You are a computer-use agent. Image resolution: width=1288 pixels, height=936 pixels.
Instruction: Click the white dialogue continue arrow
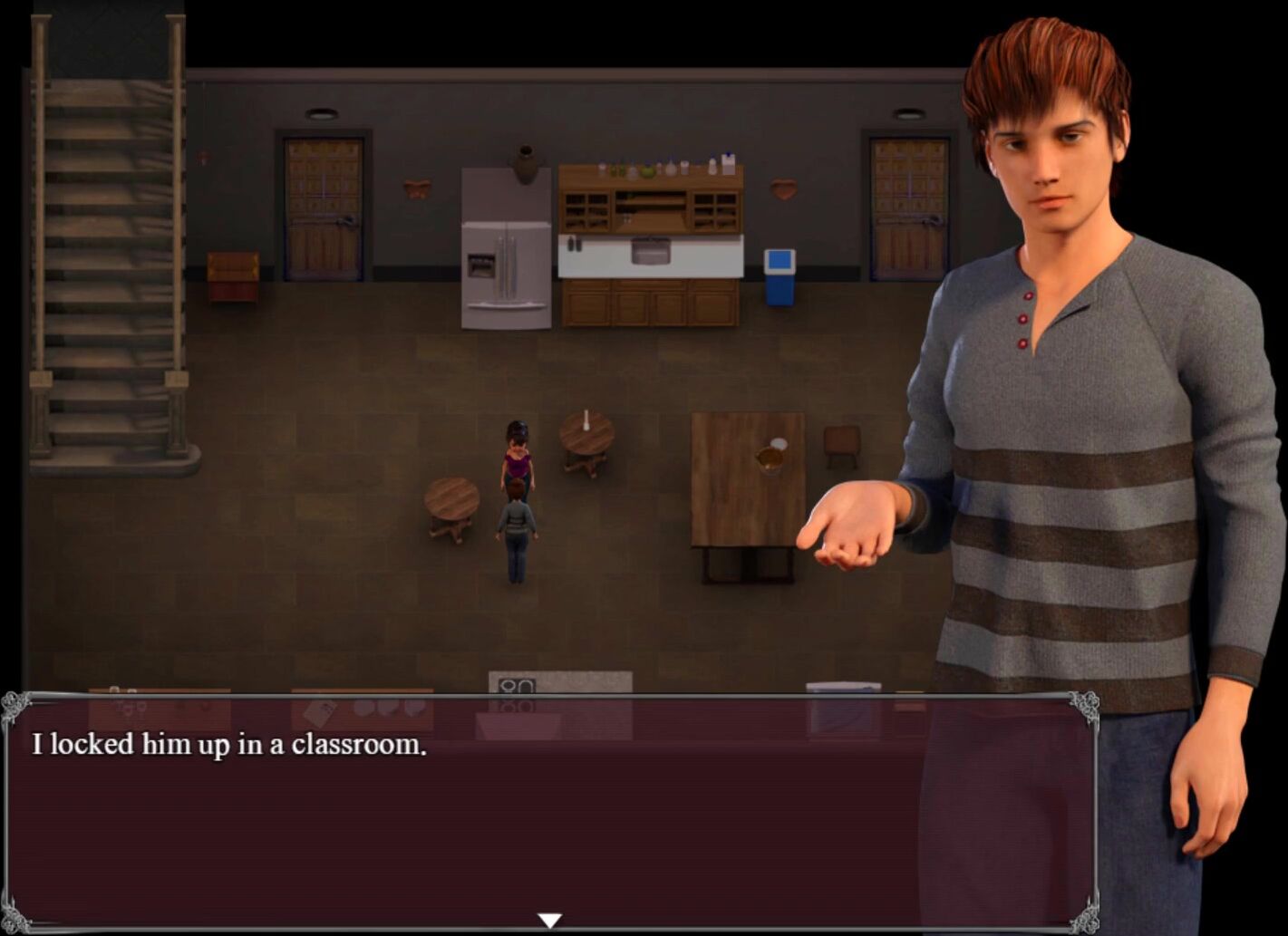549,921
